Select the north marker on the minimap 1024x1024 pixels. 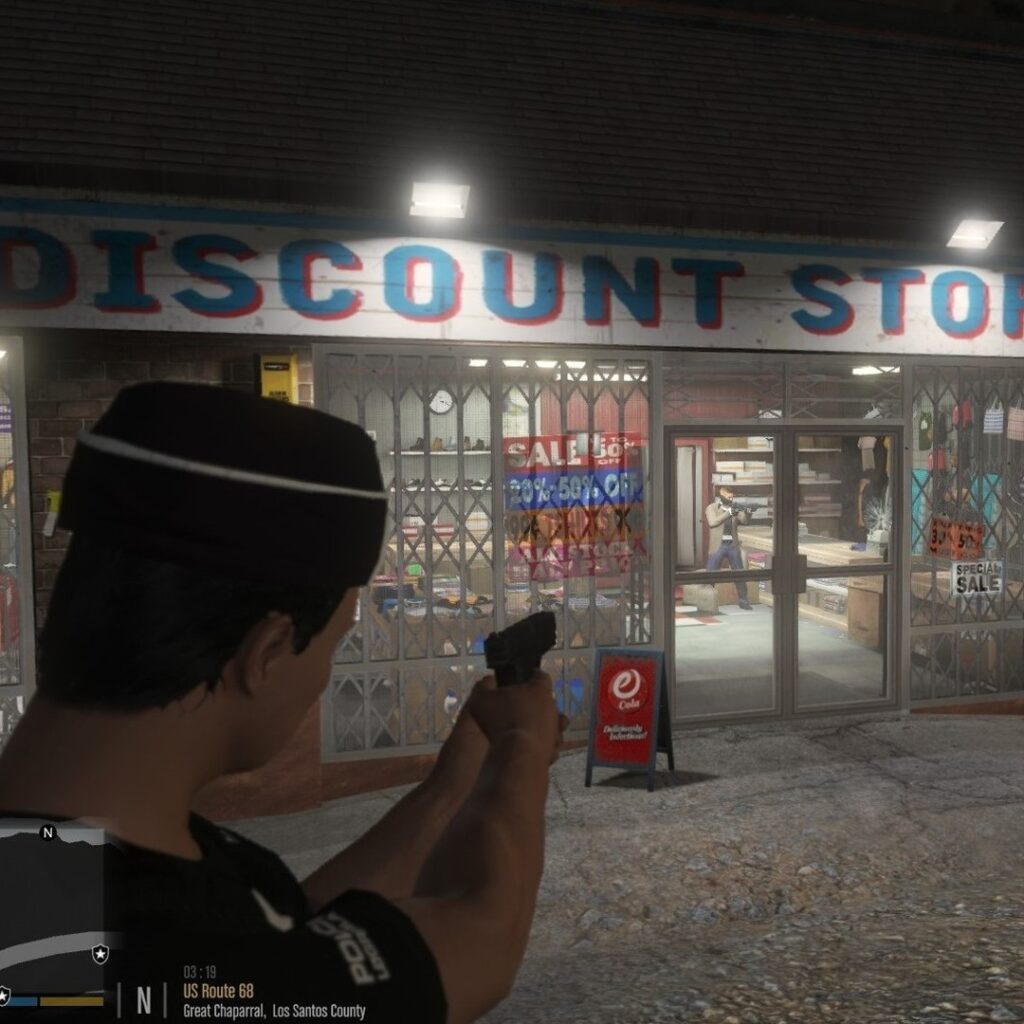[x=47, y=832]
